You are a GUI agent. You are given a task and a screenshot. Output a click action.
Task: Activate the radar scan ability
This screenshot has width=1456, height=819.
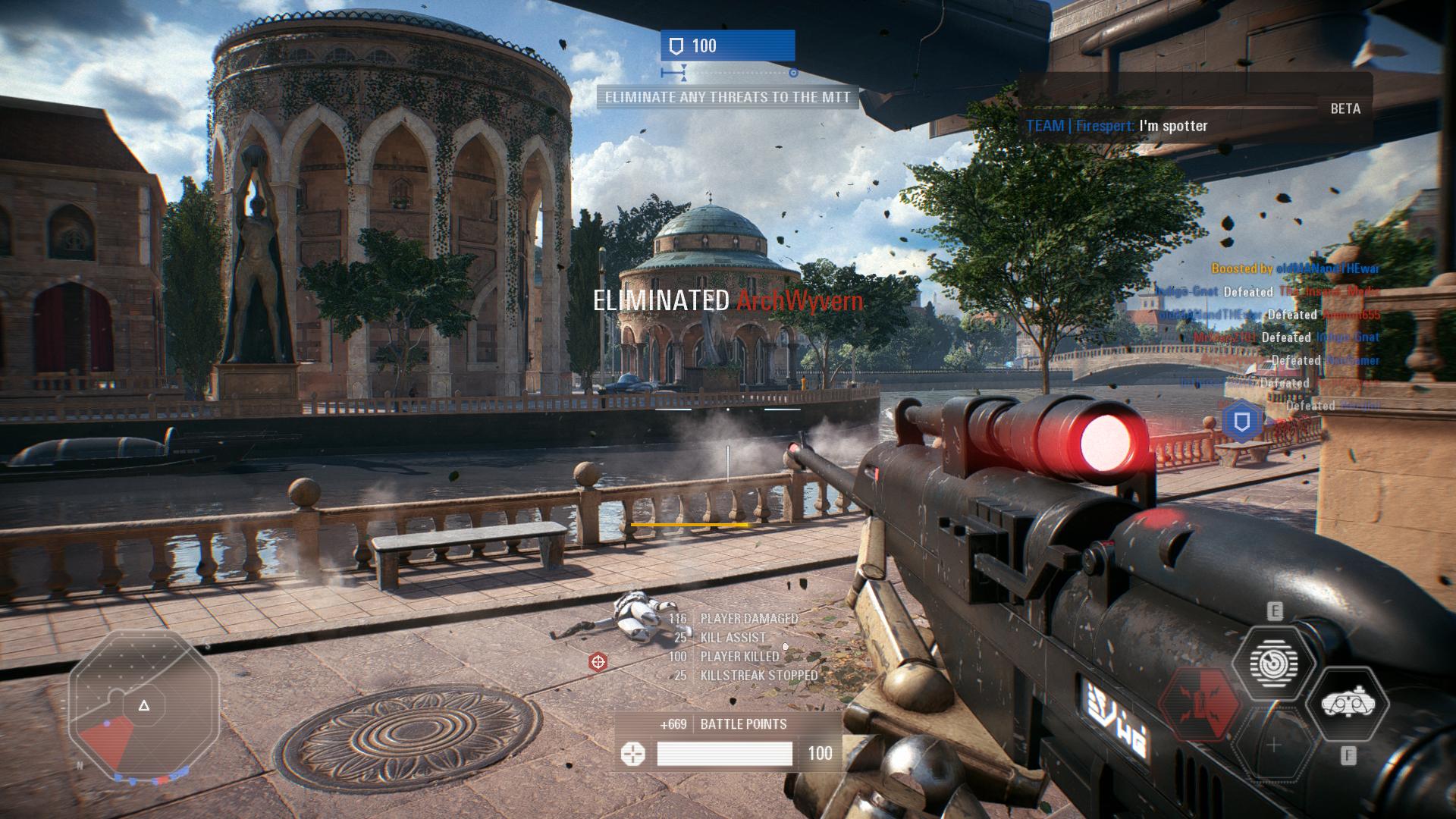pyautogui.click(x=1273, y=664)
